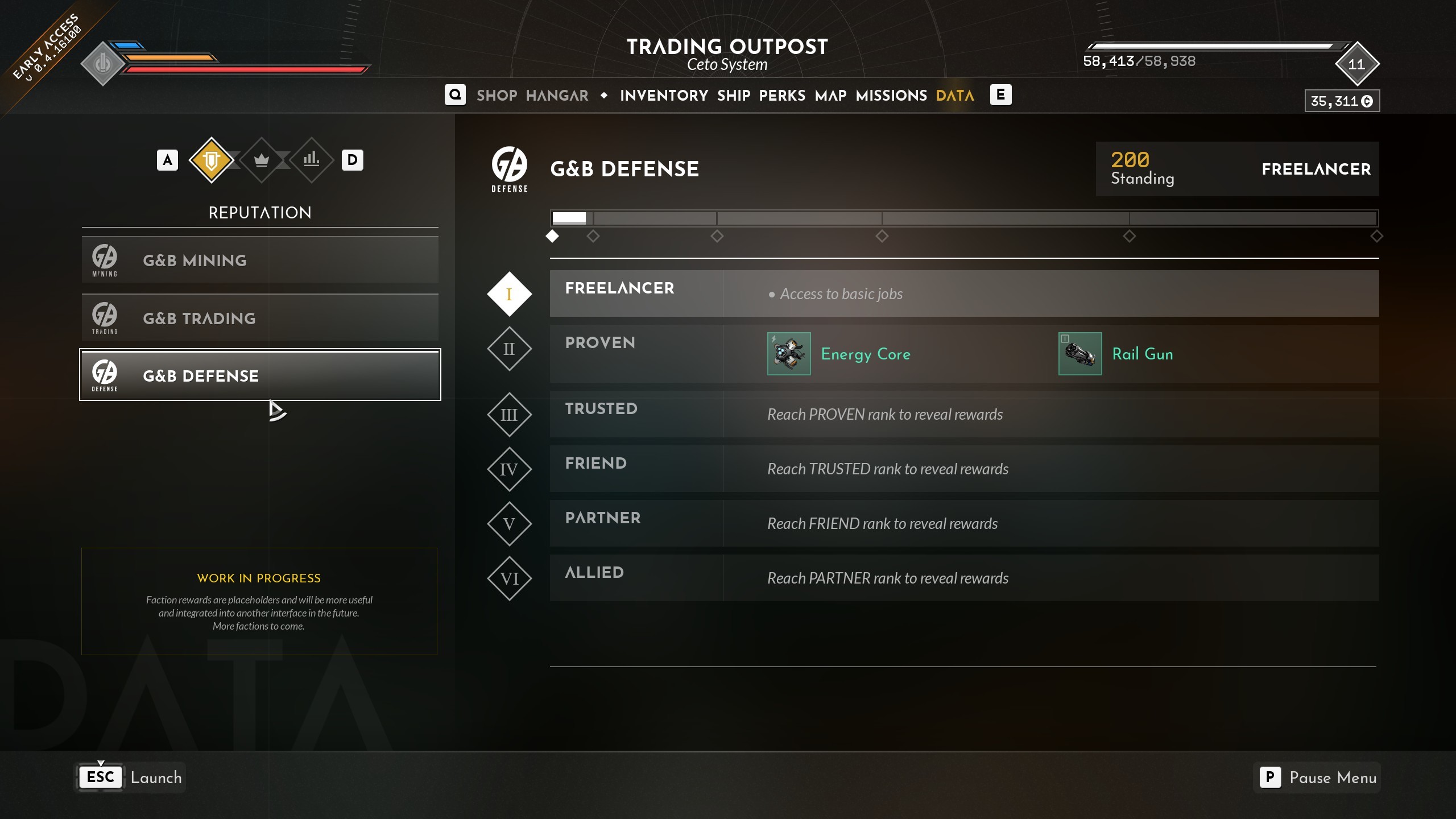This screenshot has width=1456, height=819.
Task: Select the Energy Core reward icon
Action: click(x=789, y=353)
